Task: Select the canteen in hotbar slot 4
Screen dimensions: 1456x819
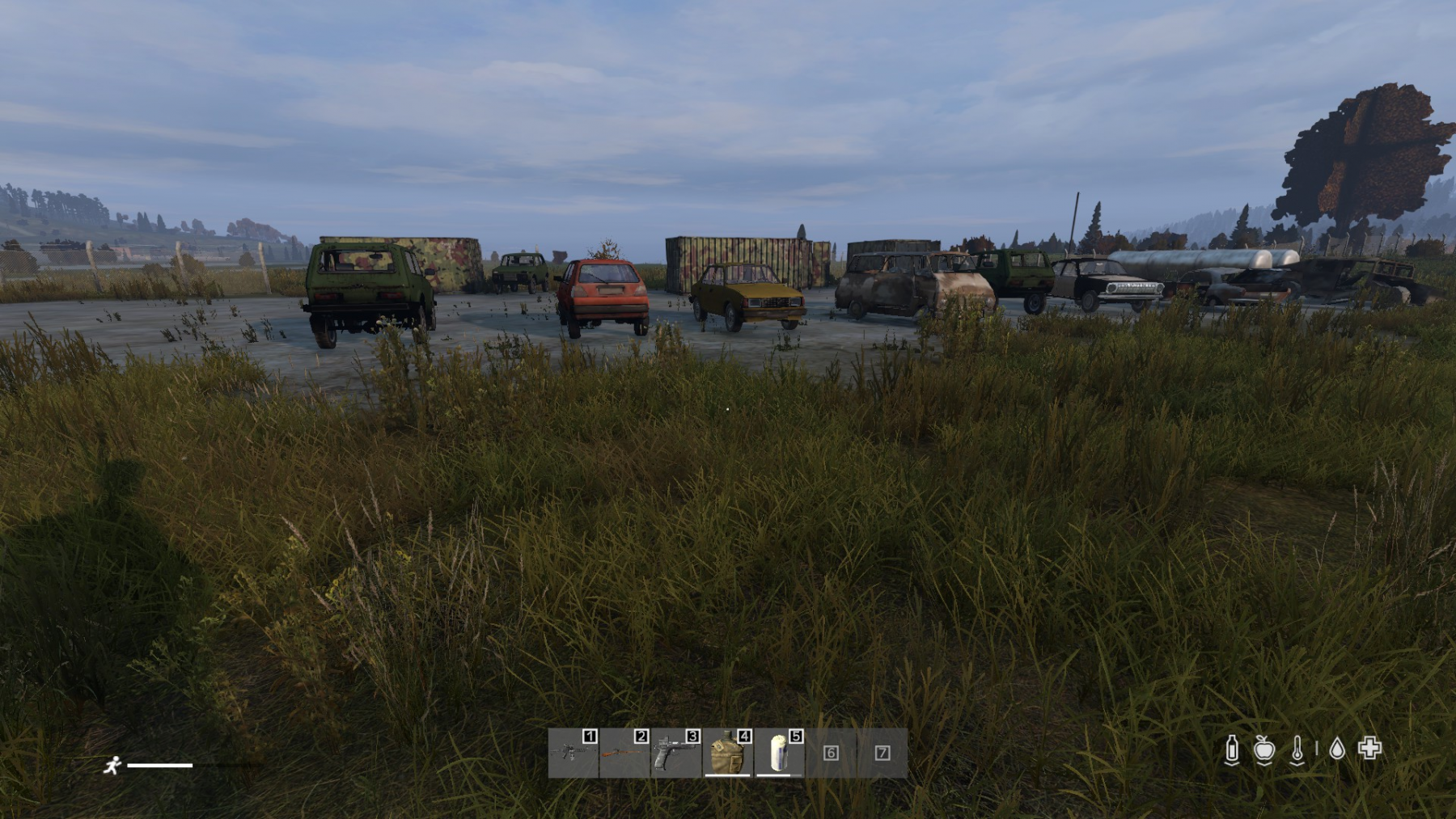Action: point(727,753)
